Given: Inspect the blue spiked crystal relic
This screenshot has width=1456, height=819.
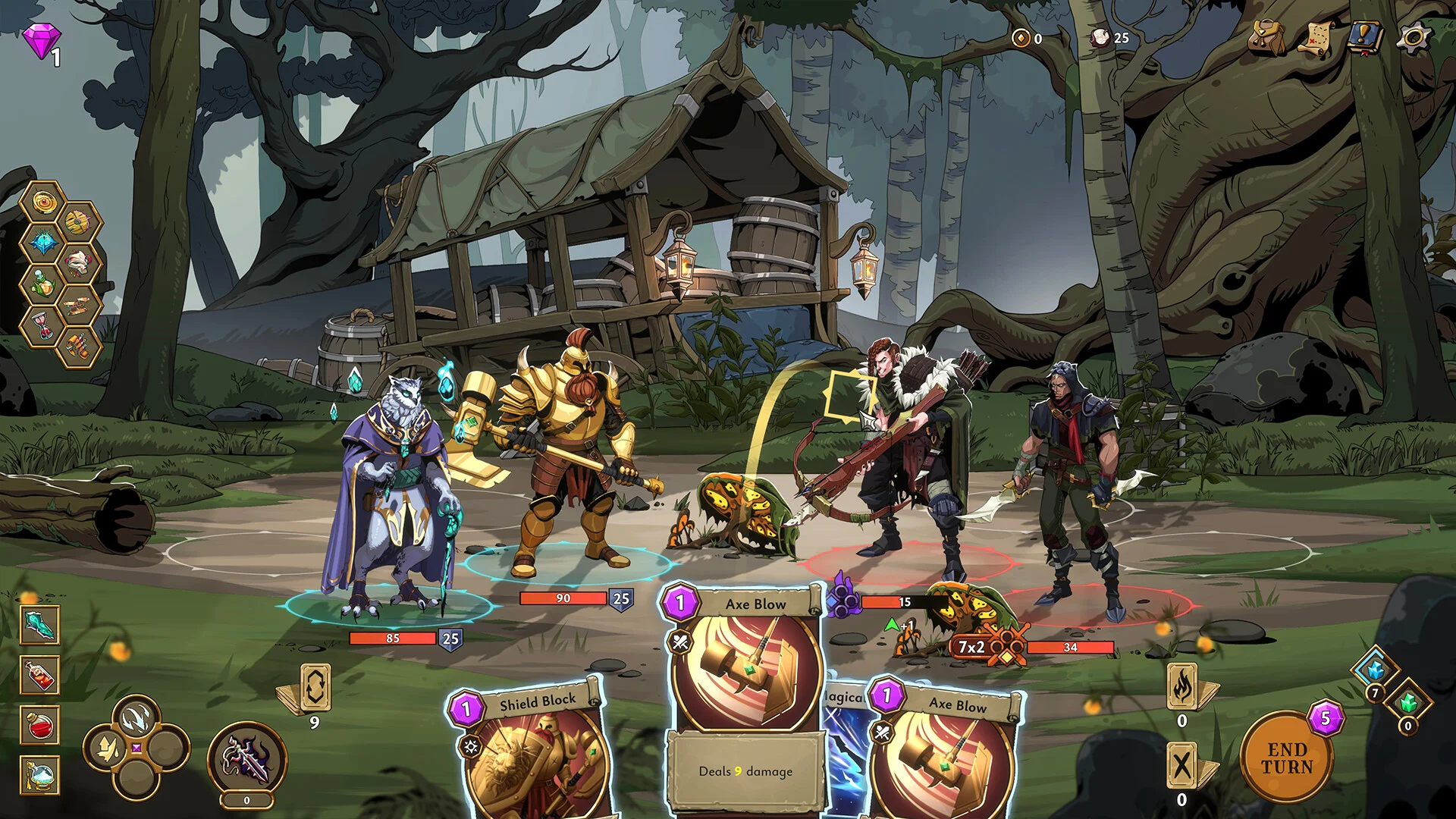Looking at the screenshot, I should tap(43, 243).
